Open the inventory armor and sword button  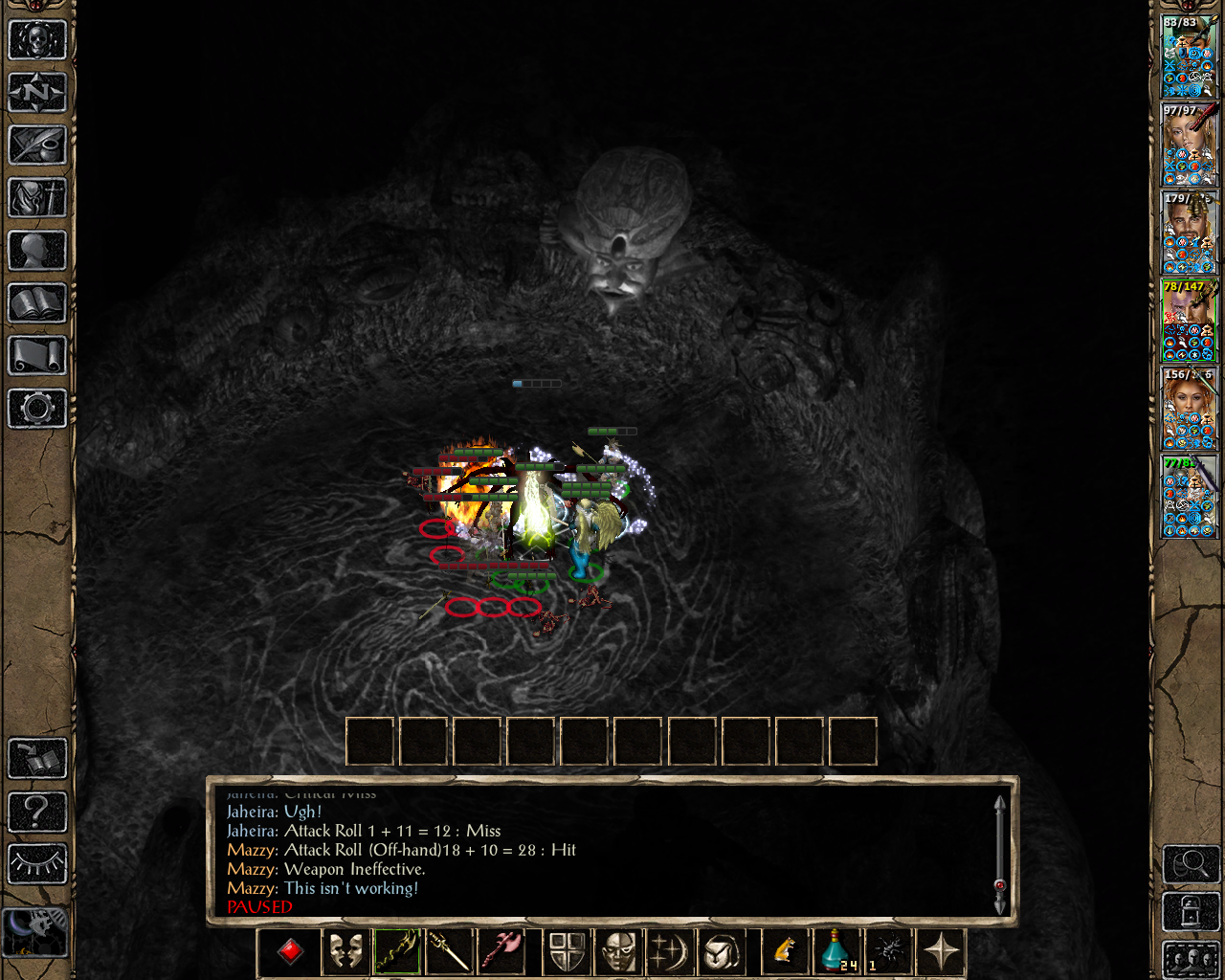tap(37, 198)
